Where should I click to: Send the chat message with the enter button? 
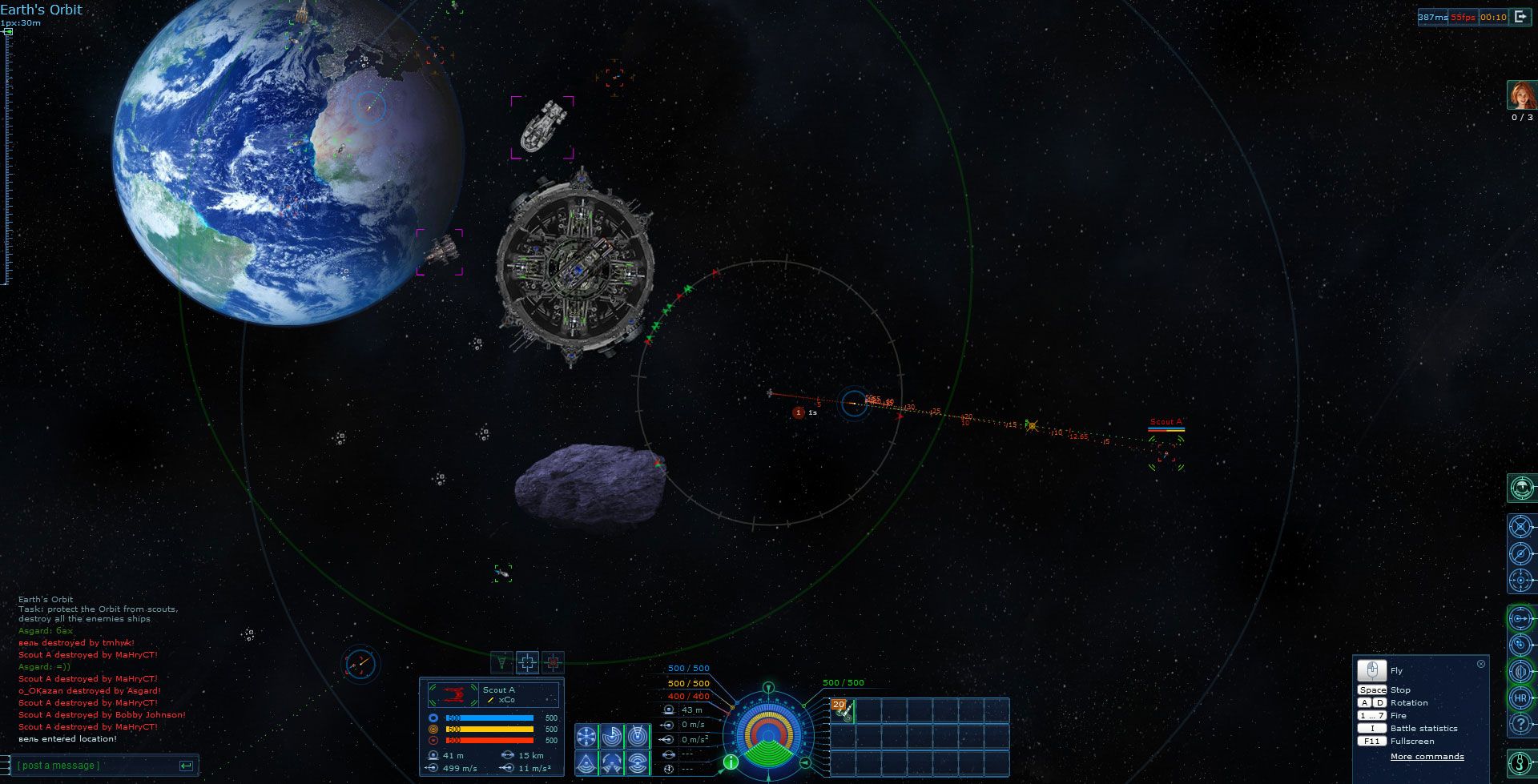click(186, 766)
